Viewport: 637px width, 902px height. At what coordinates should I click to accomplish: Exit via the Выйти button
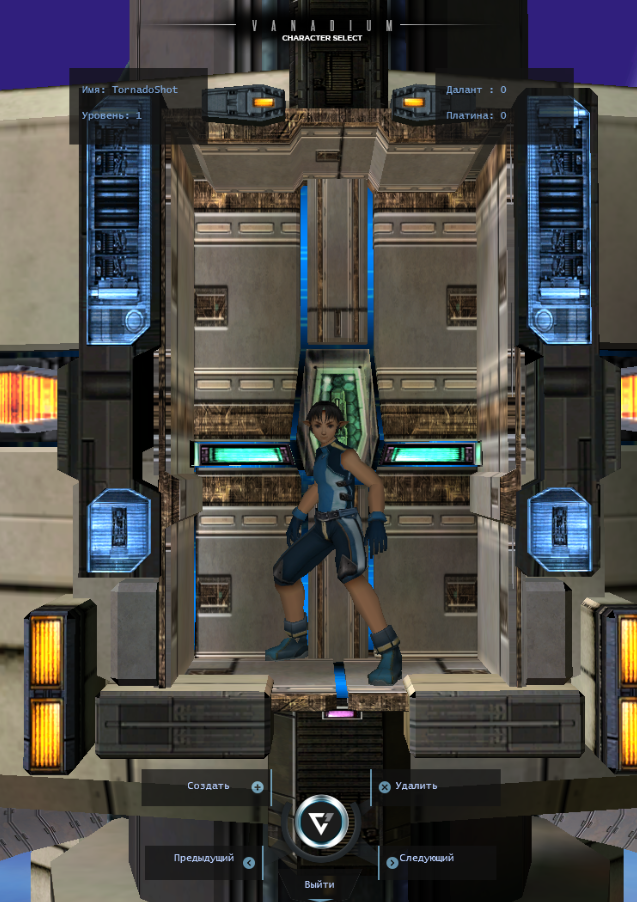[320, 885]
